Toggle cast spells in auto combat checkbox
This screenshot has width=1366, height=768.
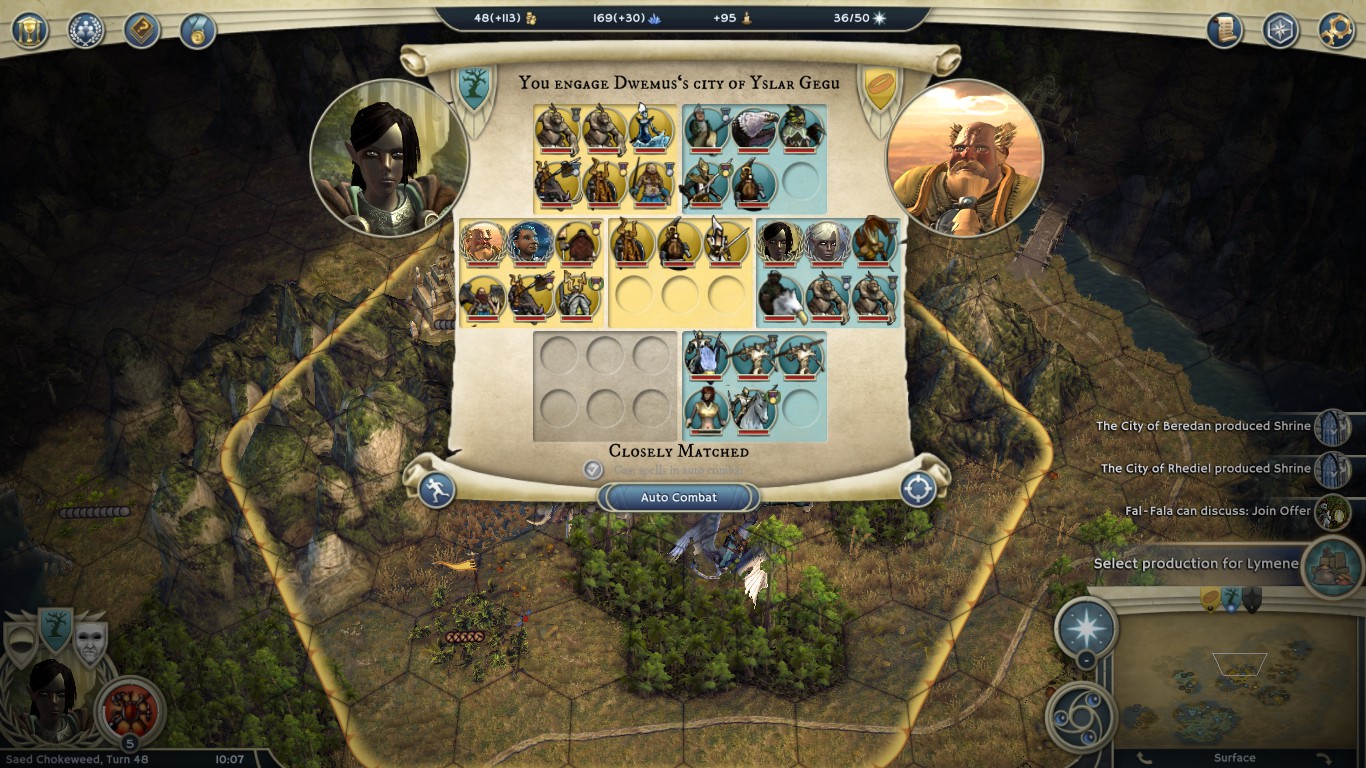(x=593, y=469)
